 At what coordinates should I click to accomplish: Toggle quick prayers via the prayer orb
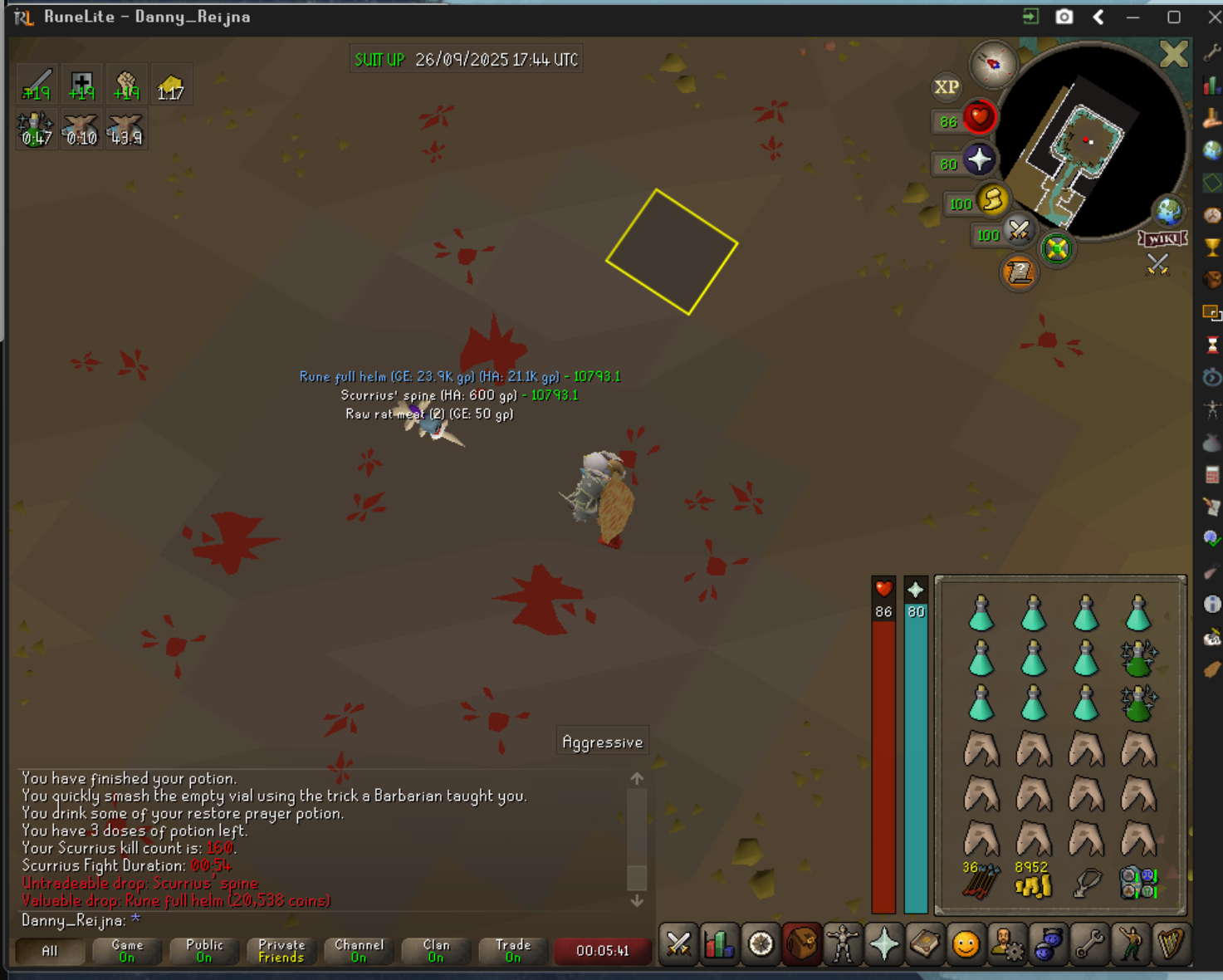[x=979, y=159]
